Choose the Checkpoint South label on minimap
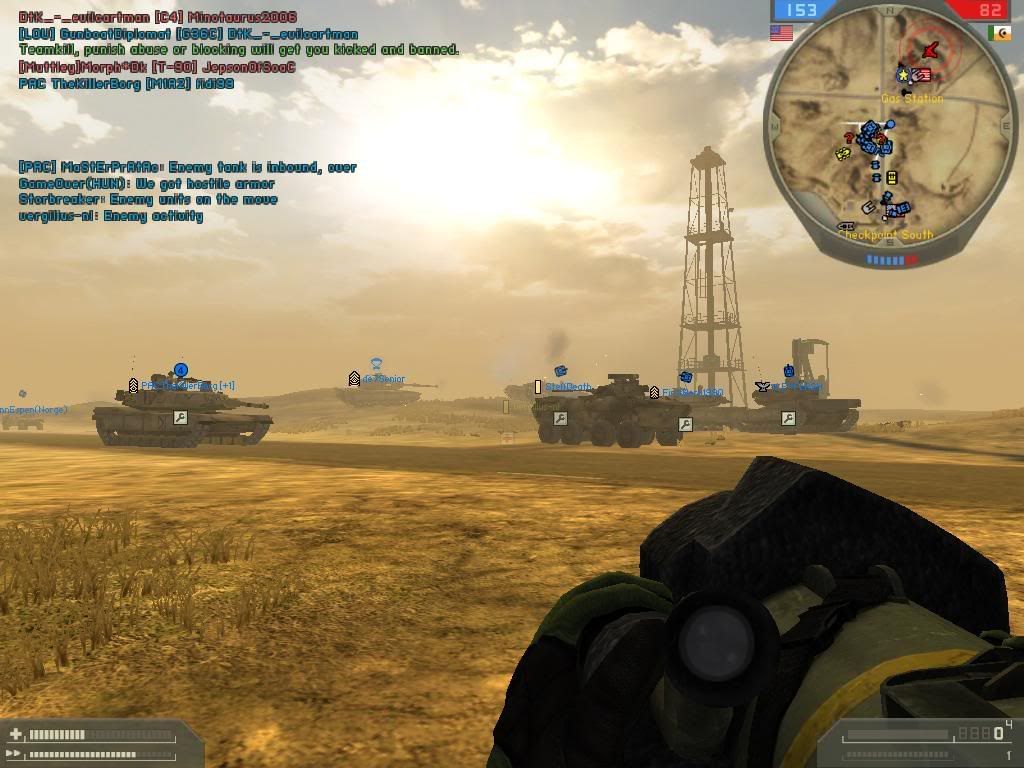The height and width of the screenshot is (768, 1024). [x=887, y=235]
